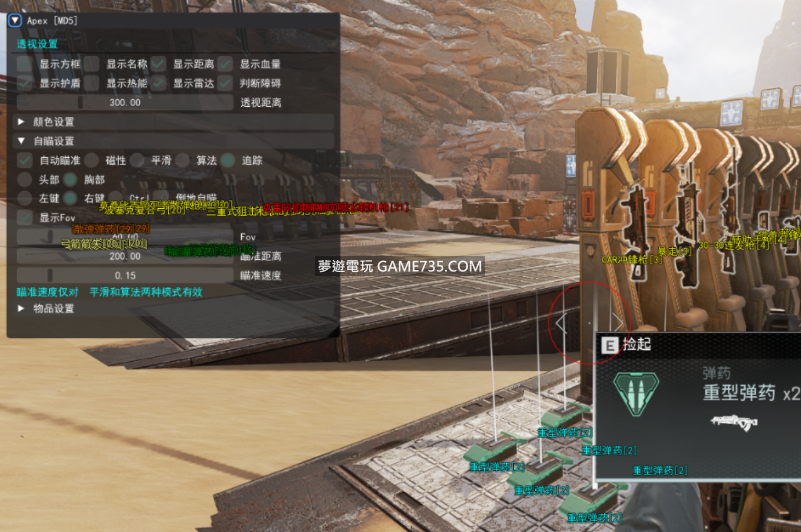The width and height of the screenshot is (801, 532).
Task: Click the 透视距离 slider showing 300.00
Action: 125,102
